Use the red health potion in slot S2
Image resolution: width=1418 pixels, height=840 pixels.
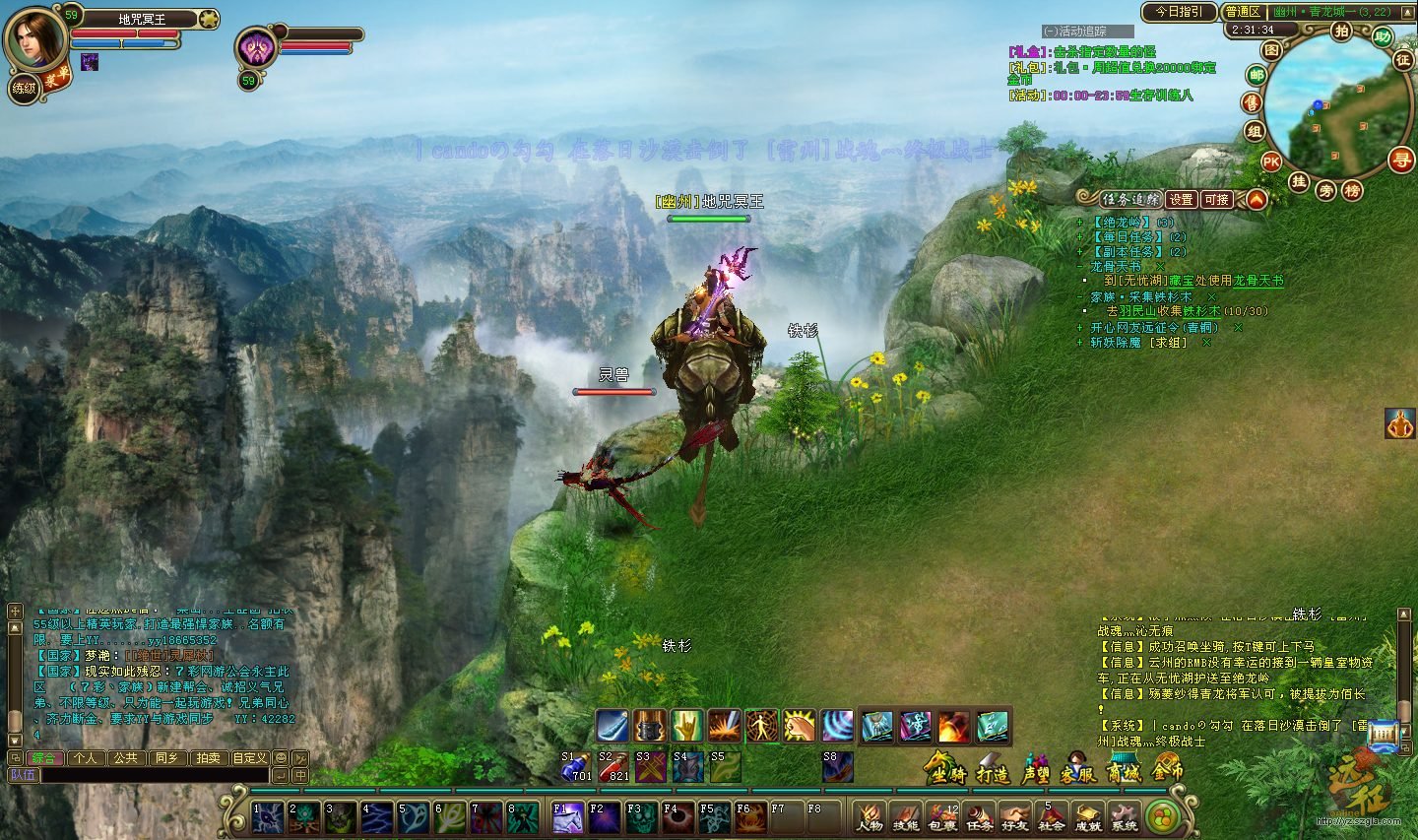click(613, 767)
